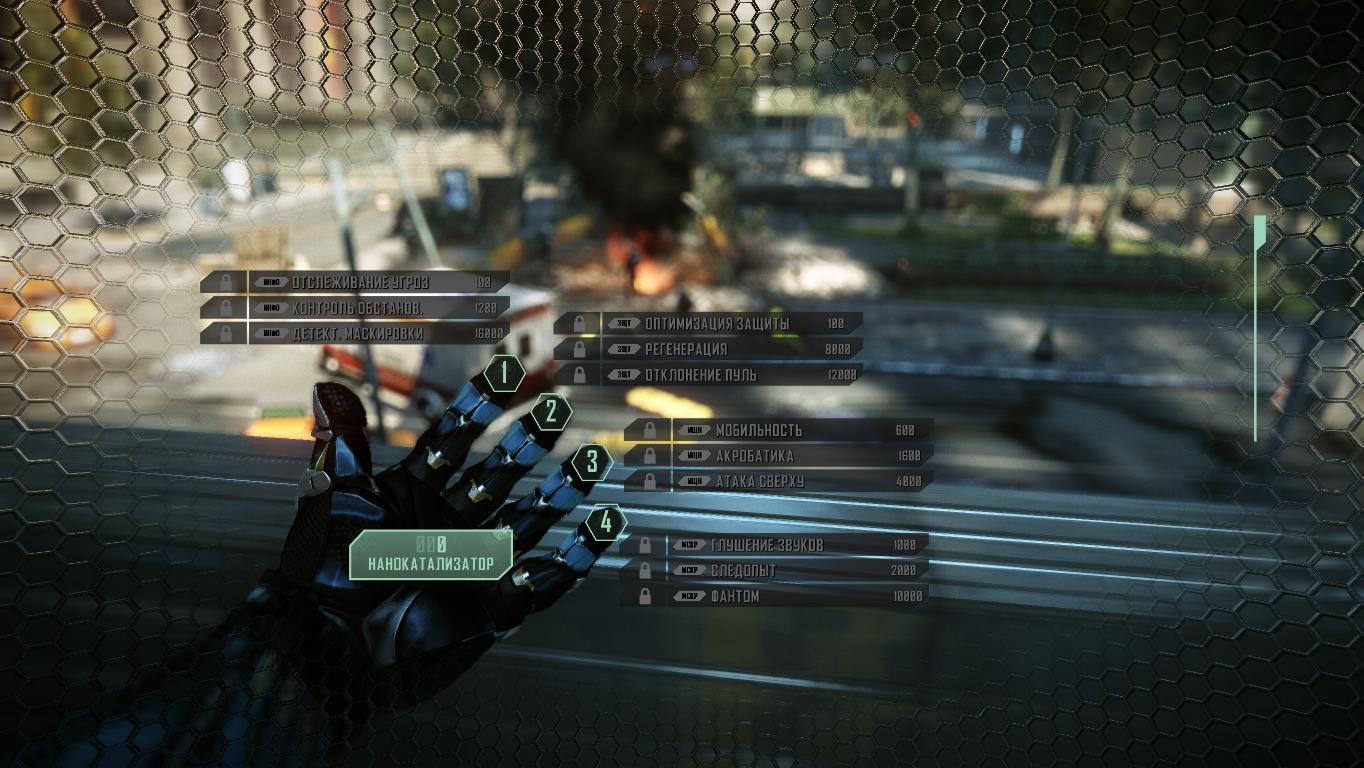Select the hexagon marker numbered 2
This screenshot has width=1364, height=768.
pyautogui.click(x=551, y=411)
